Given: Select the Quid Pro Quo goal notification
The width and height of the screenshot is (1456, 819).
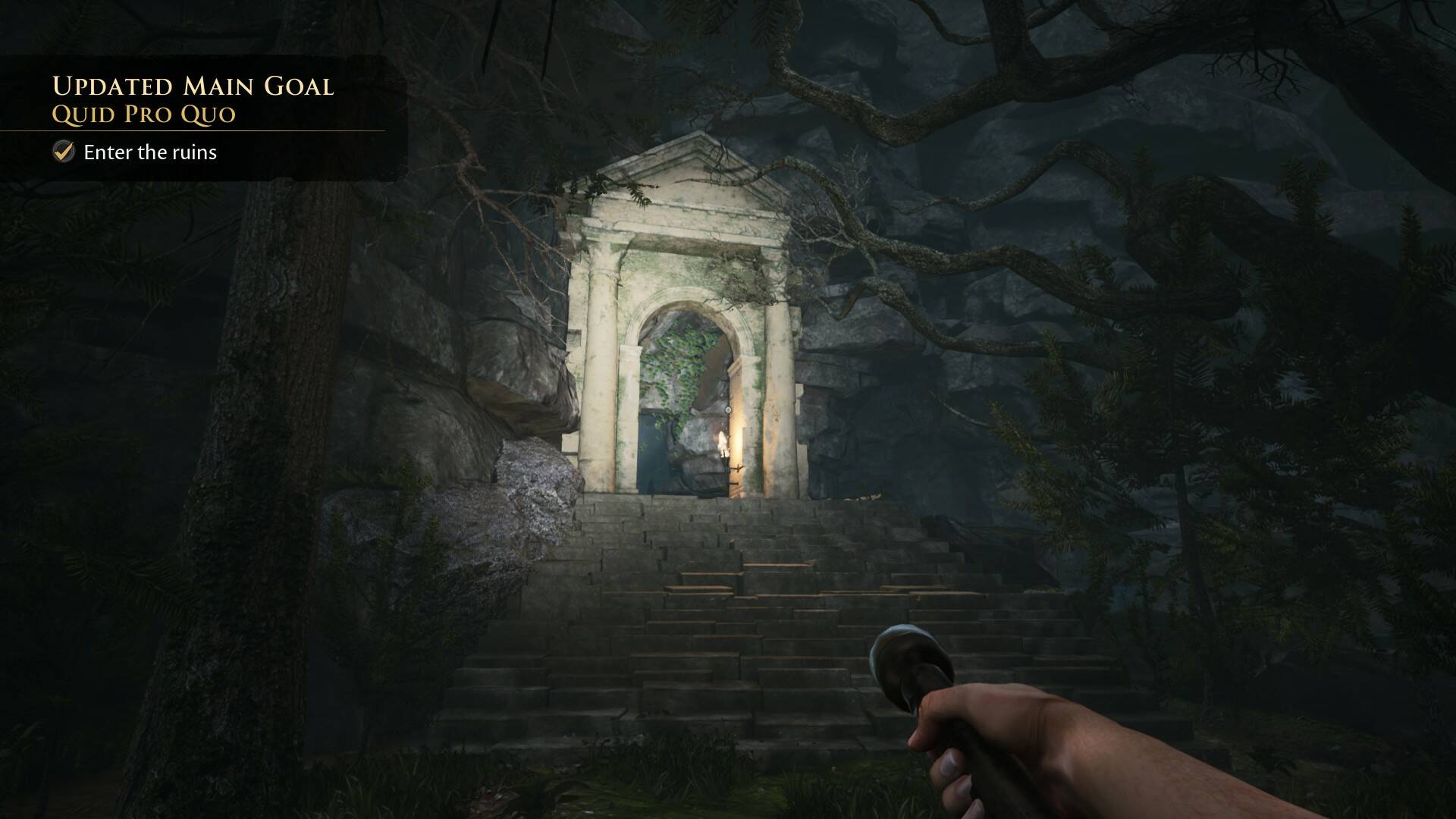Looking at the screenshot, I should (144, 114).
